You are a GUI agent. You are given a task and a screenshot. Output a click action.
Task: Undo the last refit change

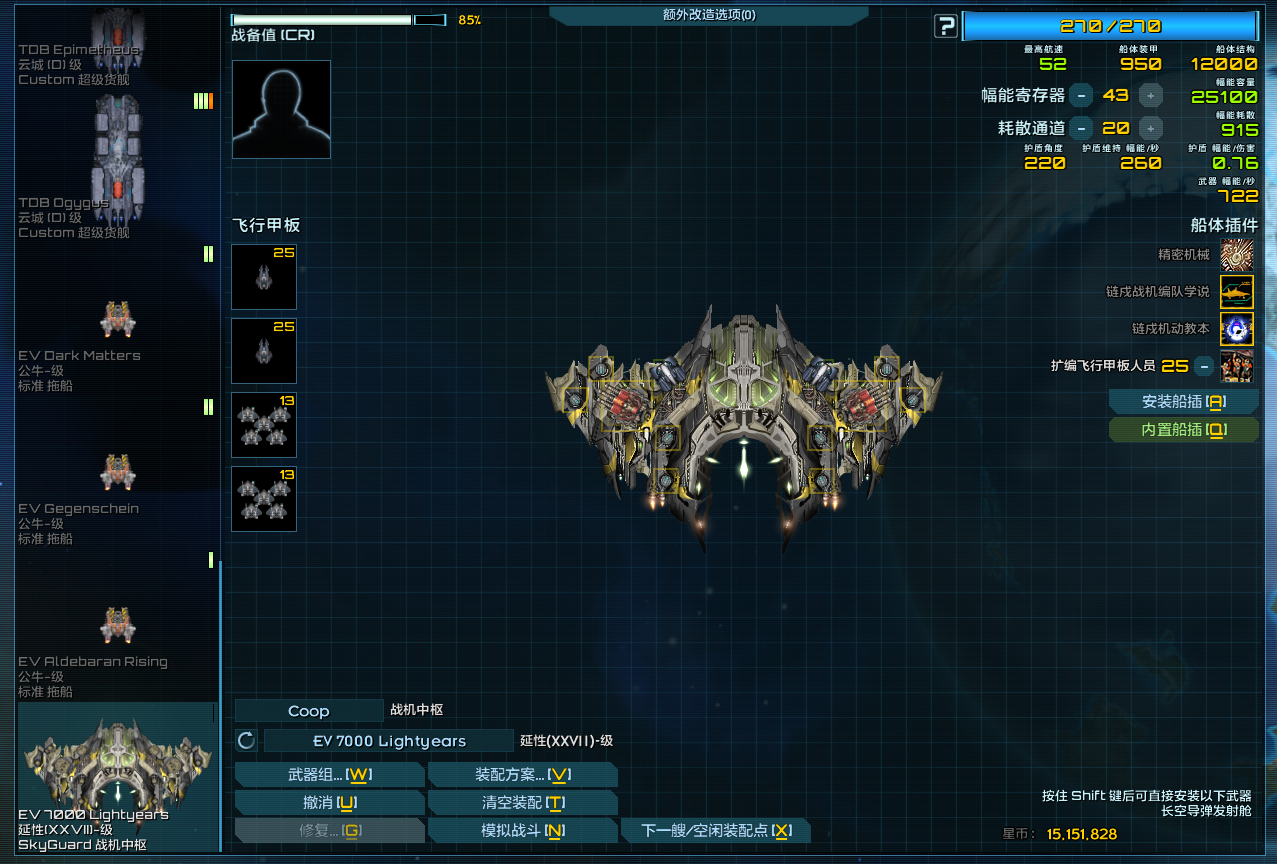[329, 803]
